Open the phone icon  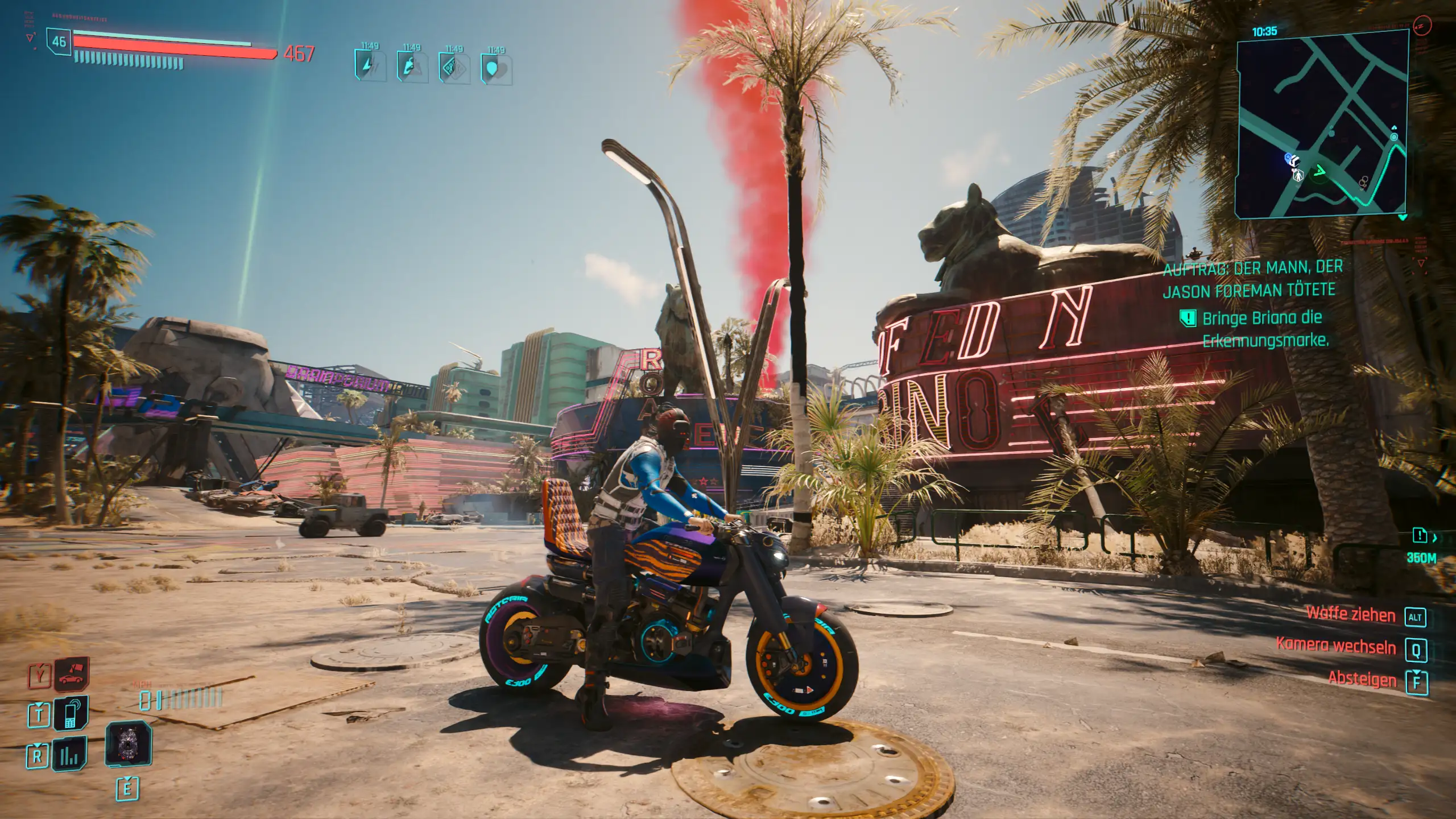pyautogui.click(x=72, y=713)
